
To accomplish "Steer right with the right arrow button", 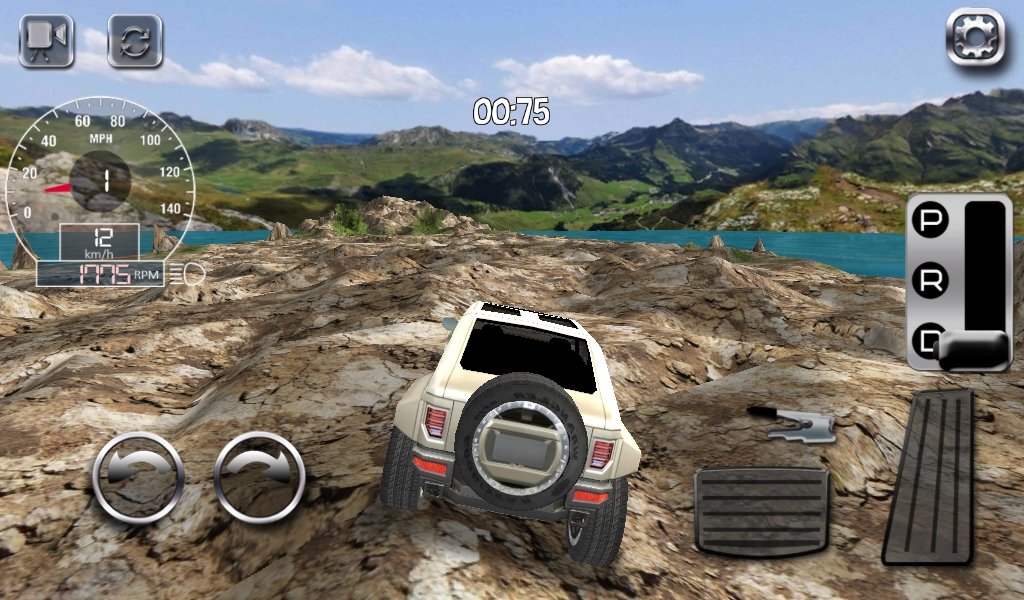I will click(x=259, y=478).
